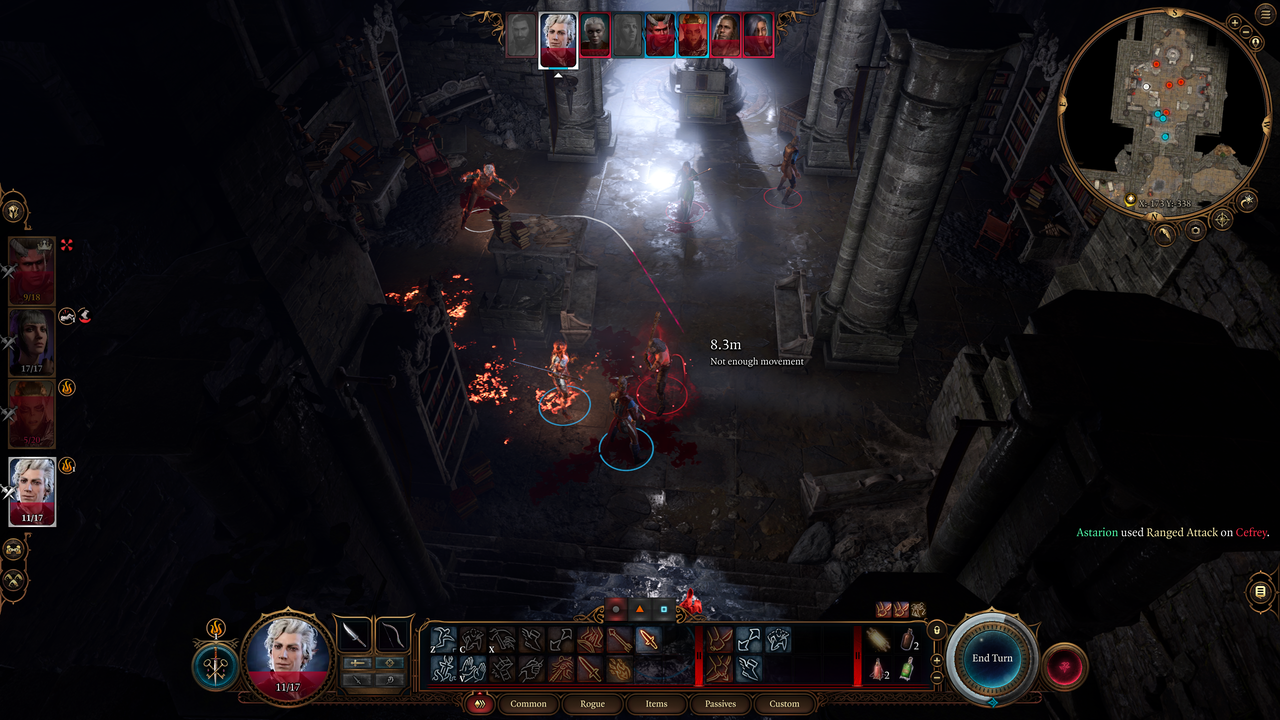Click the flaming sword attack on the hotbar
Viewport: 1280px width, 720px height.
[649, 640]
